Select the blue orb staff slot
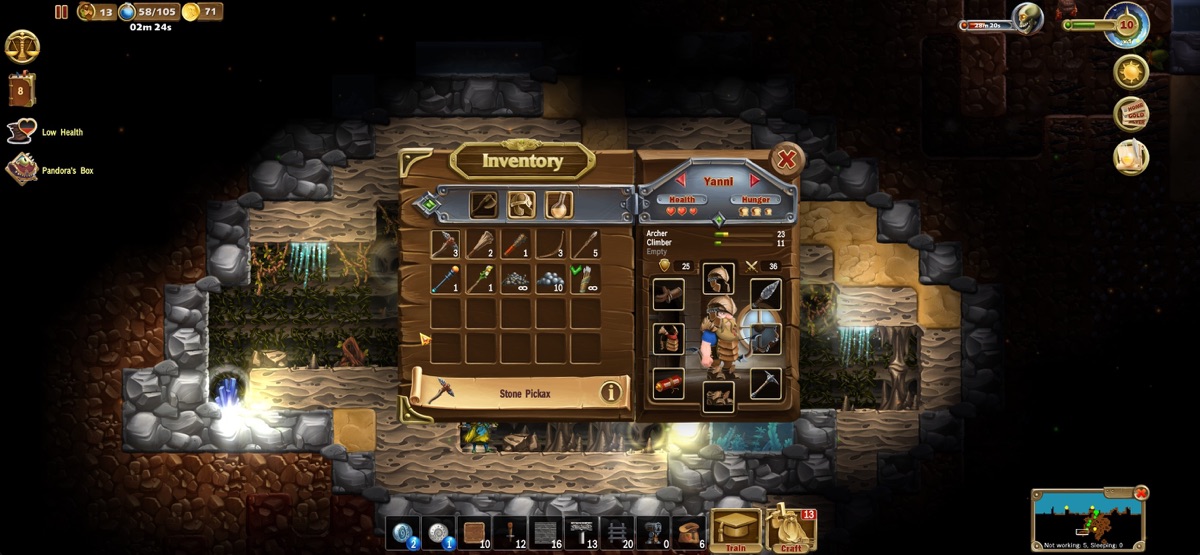The image size is (1200, 555). pyautogui.click(x=446, y=279)
